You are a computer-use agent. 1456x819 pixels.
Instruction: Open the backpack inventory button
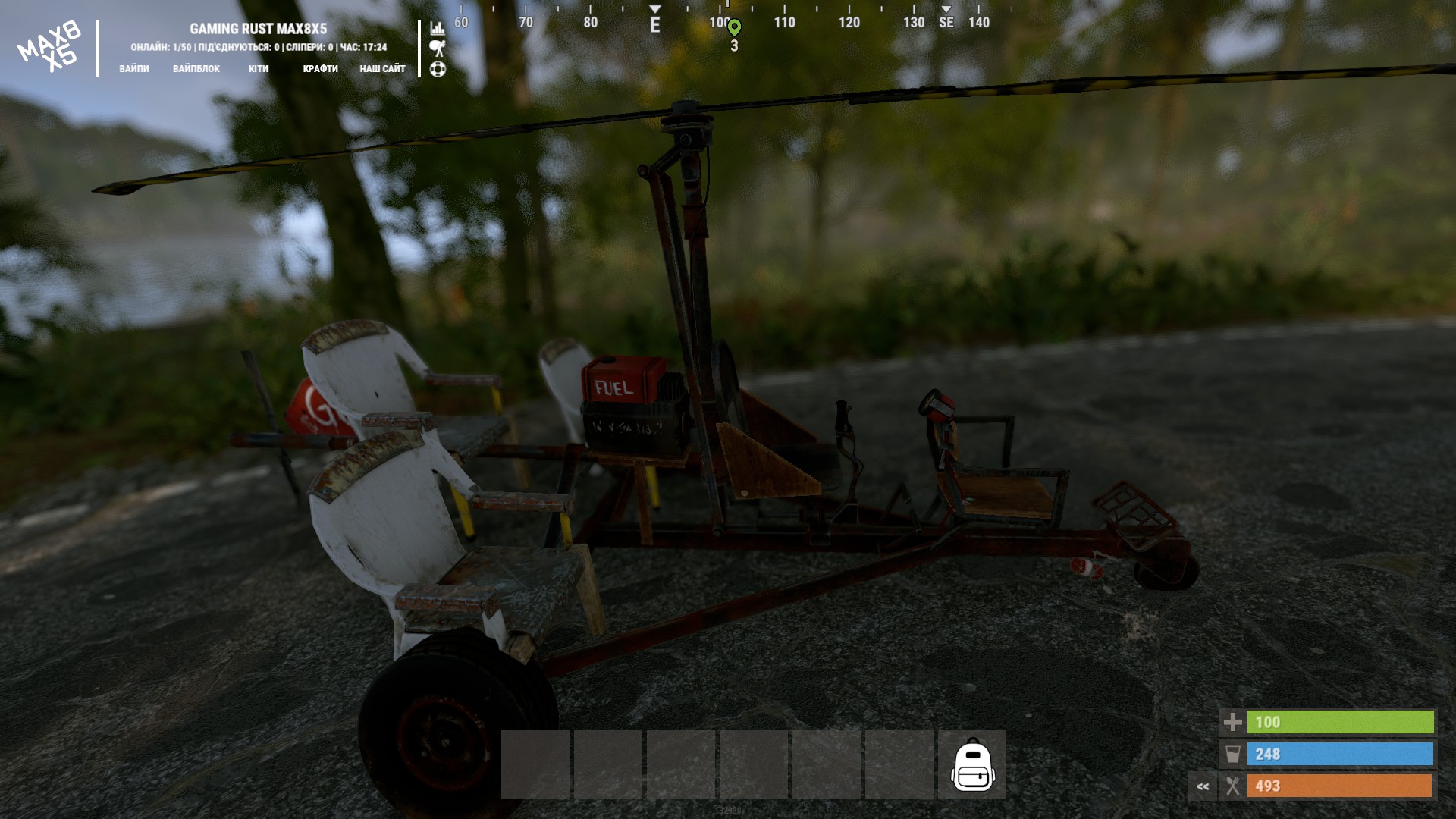[x=972, y=764]
